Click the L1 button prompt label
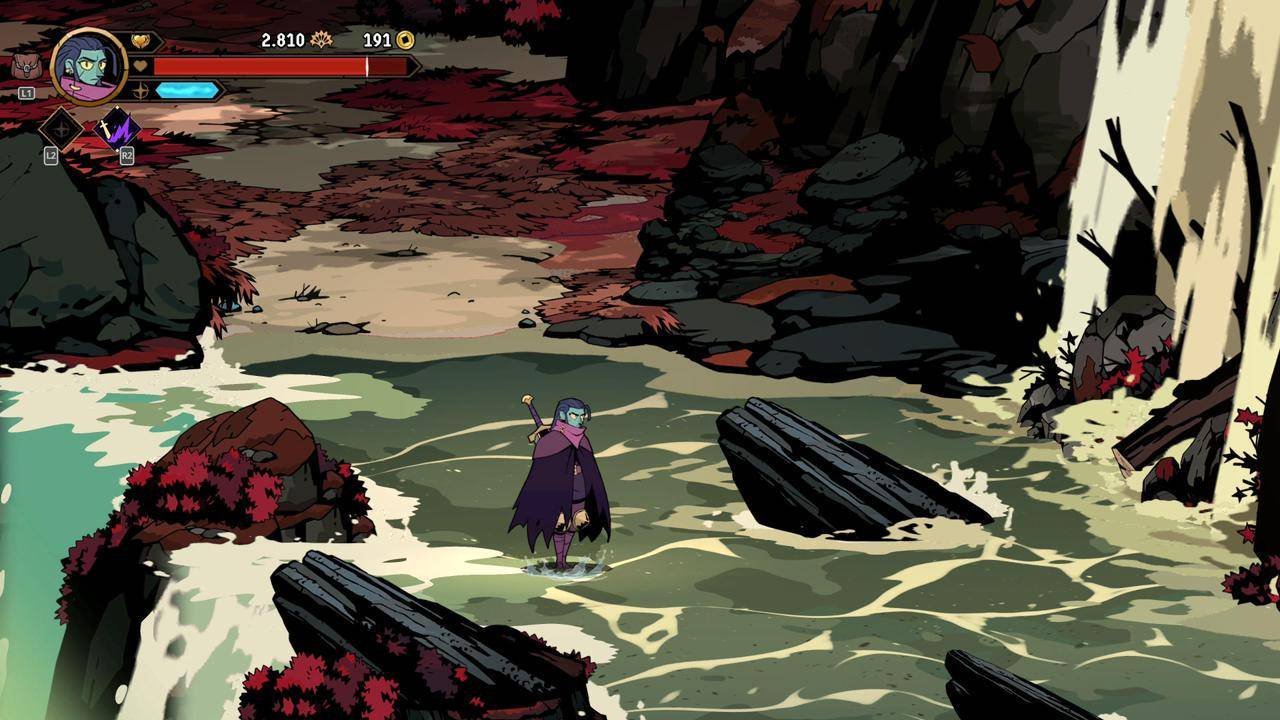Viewport: 1280px width, 720px height. pos(26,91)
